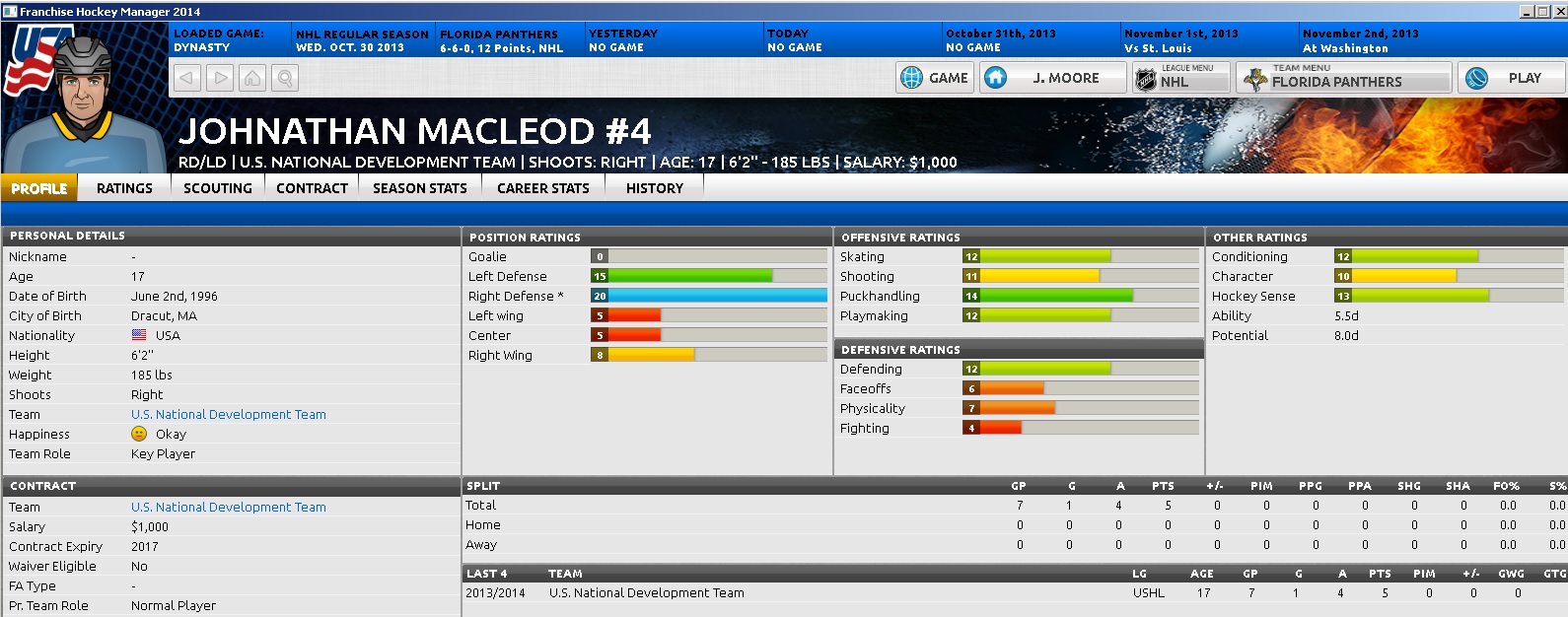Open the Game menu

(935, 78)
